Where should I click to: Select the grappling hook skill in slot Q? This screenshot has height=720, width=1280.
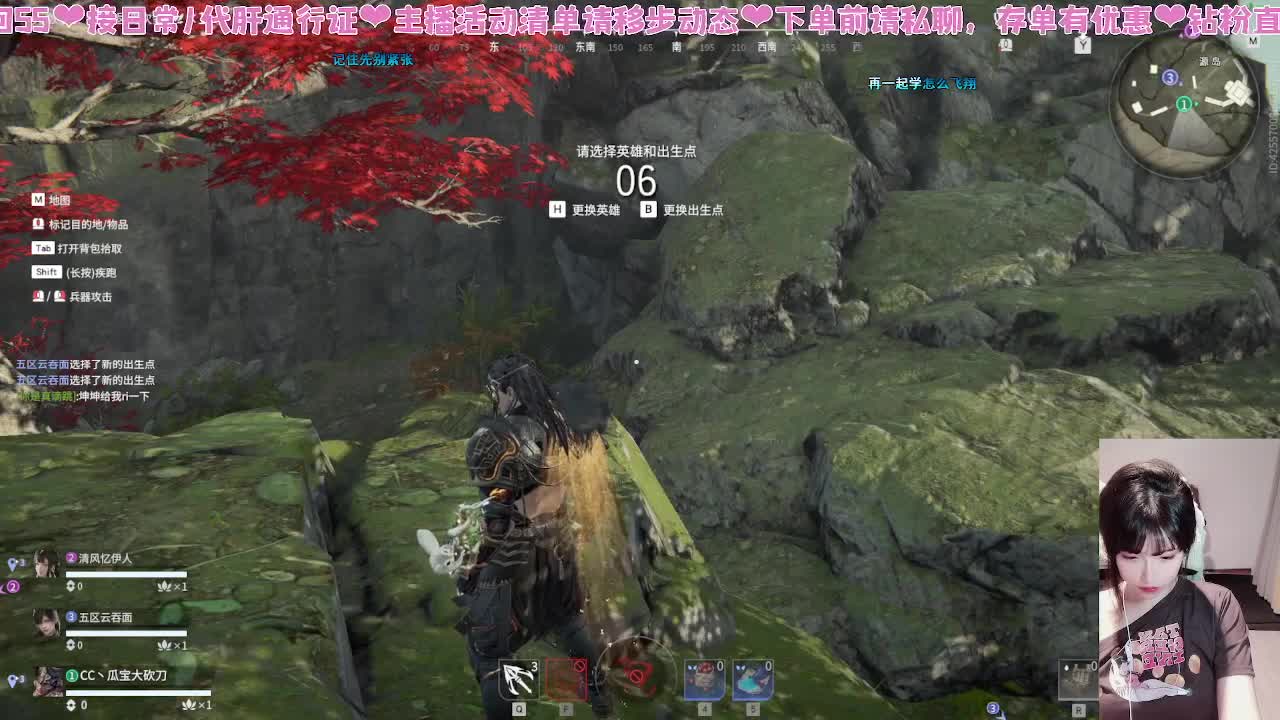point(518,677)
